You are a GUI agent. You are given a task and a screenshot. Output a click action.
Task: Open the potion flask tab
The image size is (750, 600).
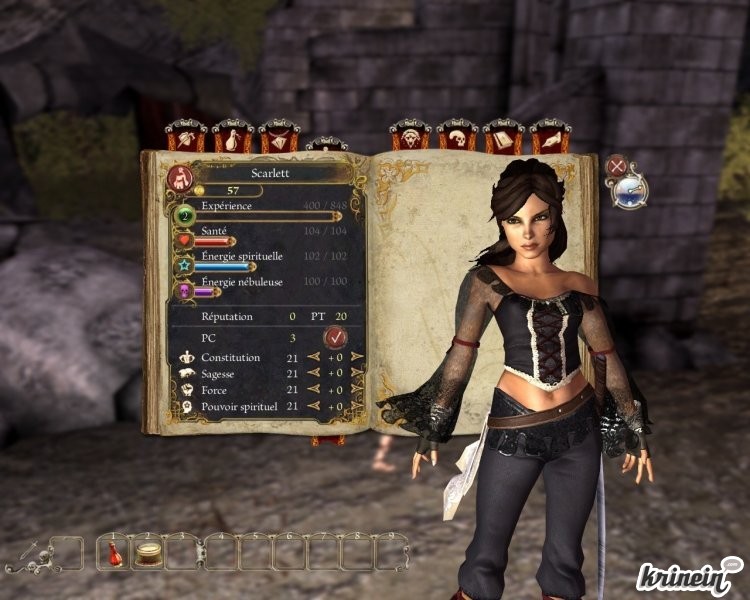tap(232, 136)
